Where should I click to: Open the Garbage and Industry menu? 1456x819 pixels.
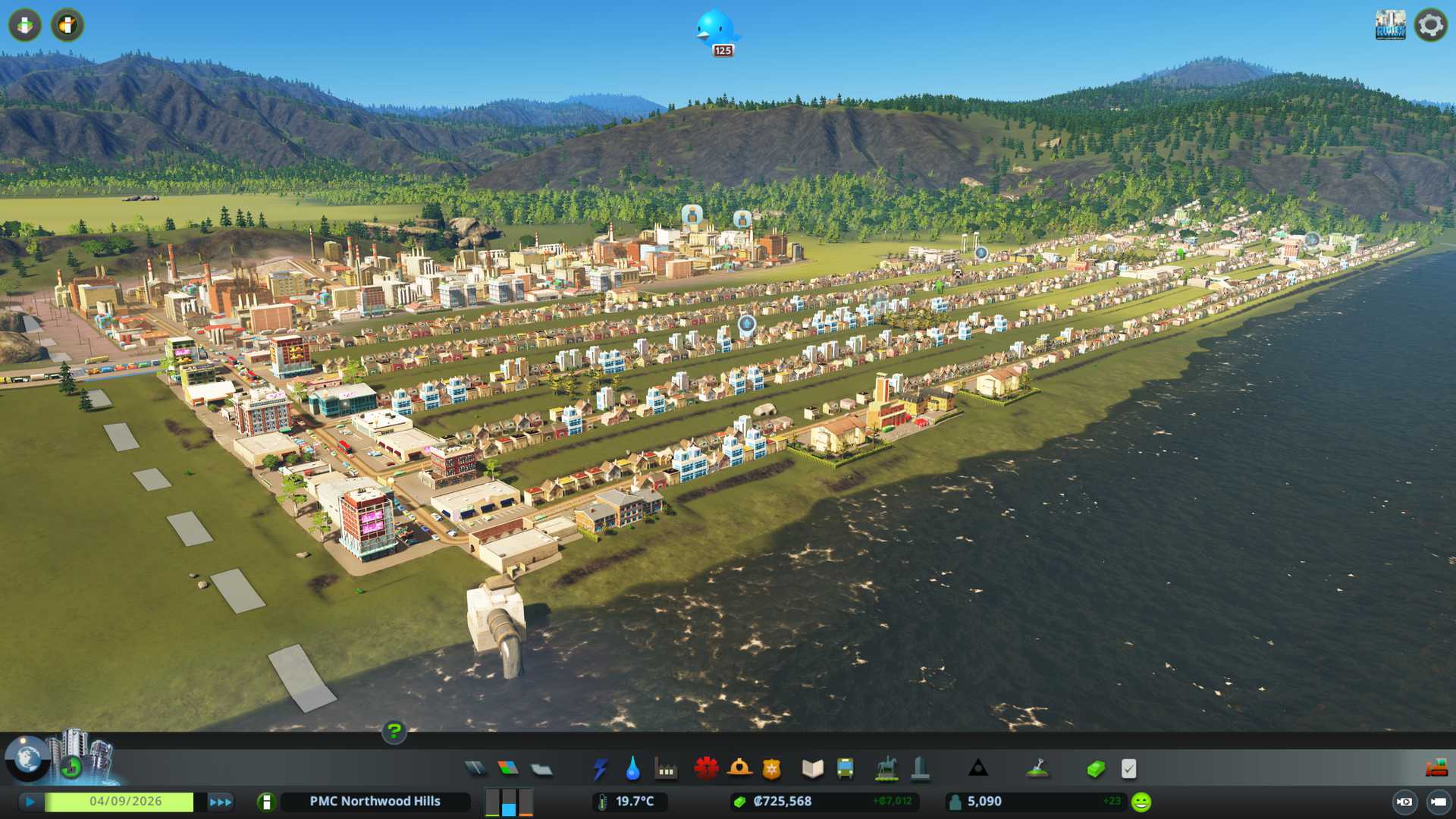pyautogui.click(x=666, y=769)
